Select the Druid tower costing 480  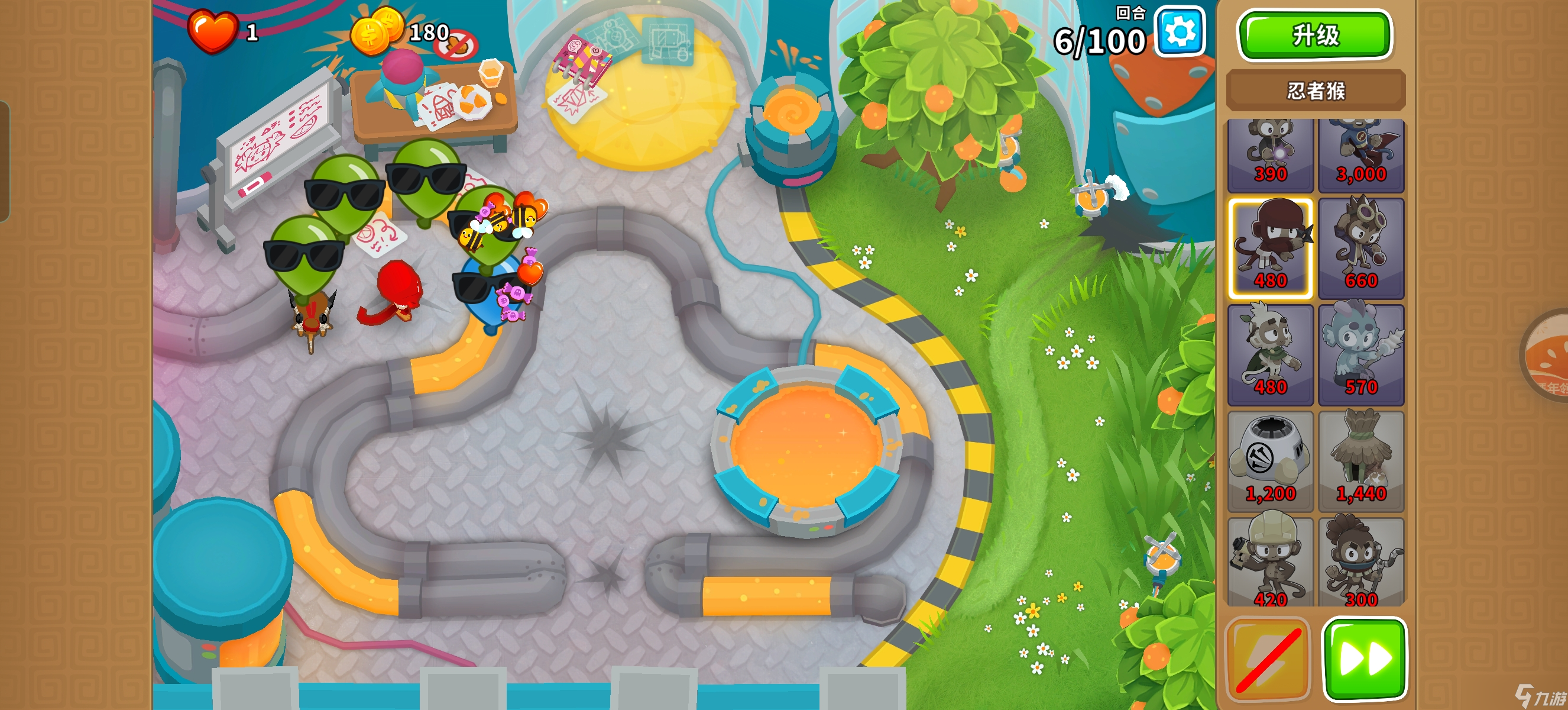point(1270,354)
